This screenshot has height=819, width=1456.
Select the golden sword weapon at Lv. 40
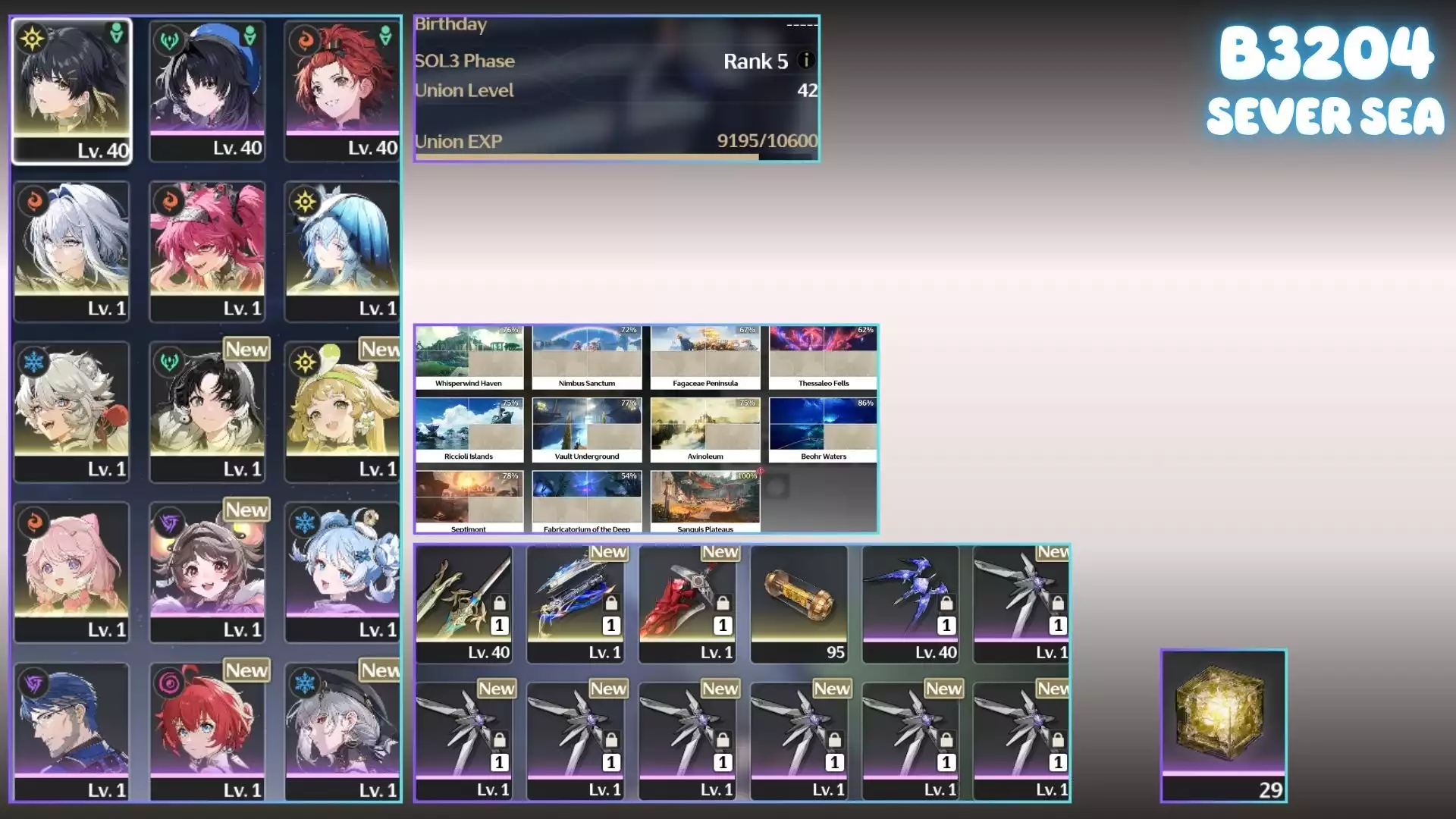463,603
